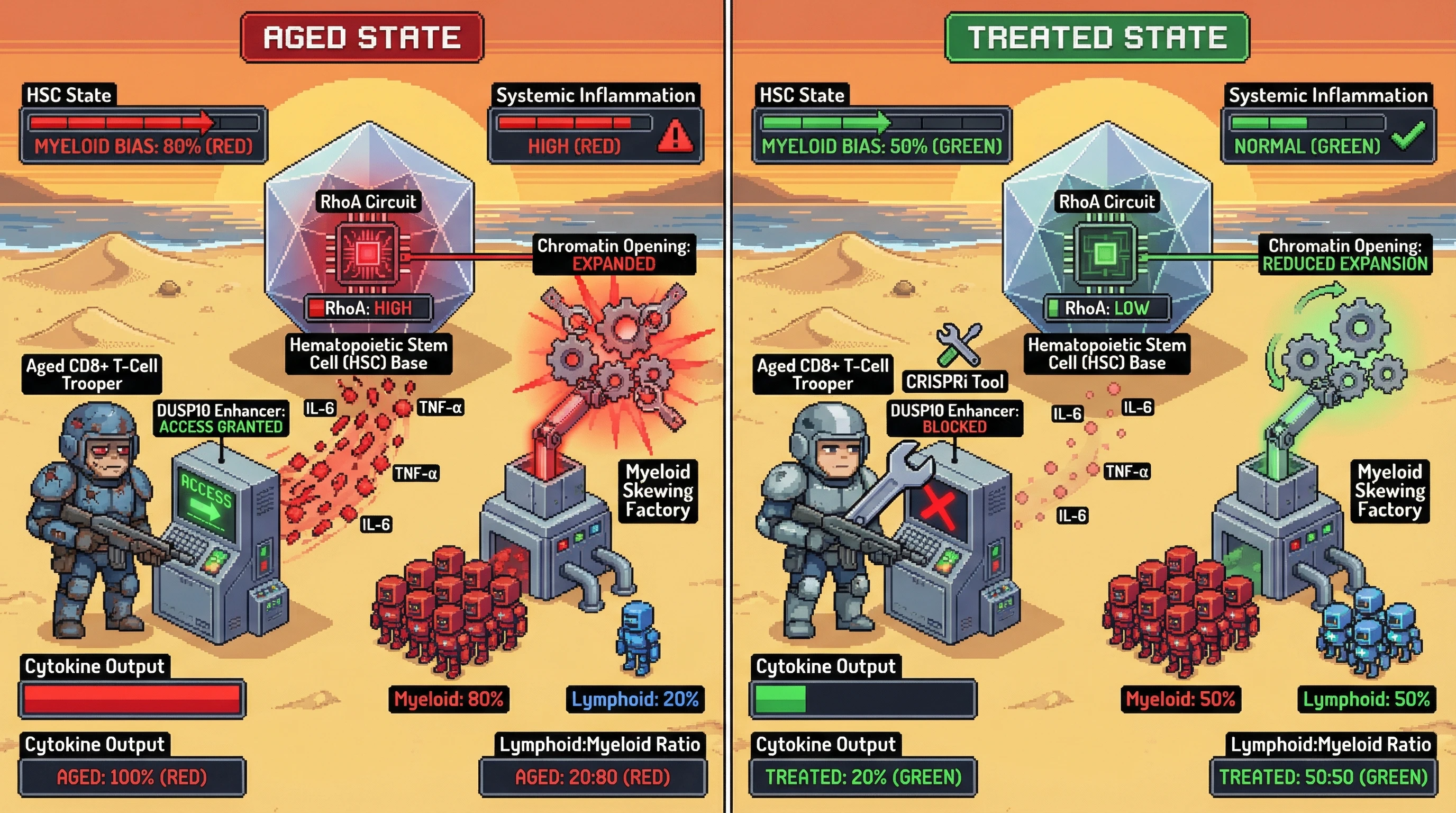Activate the CRISPRi Tool wrench icon
The width and height of the screenshot is (1456, 813).
pyautogui.click(x=959, y=344)
